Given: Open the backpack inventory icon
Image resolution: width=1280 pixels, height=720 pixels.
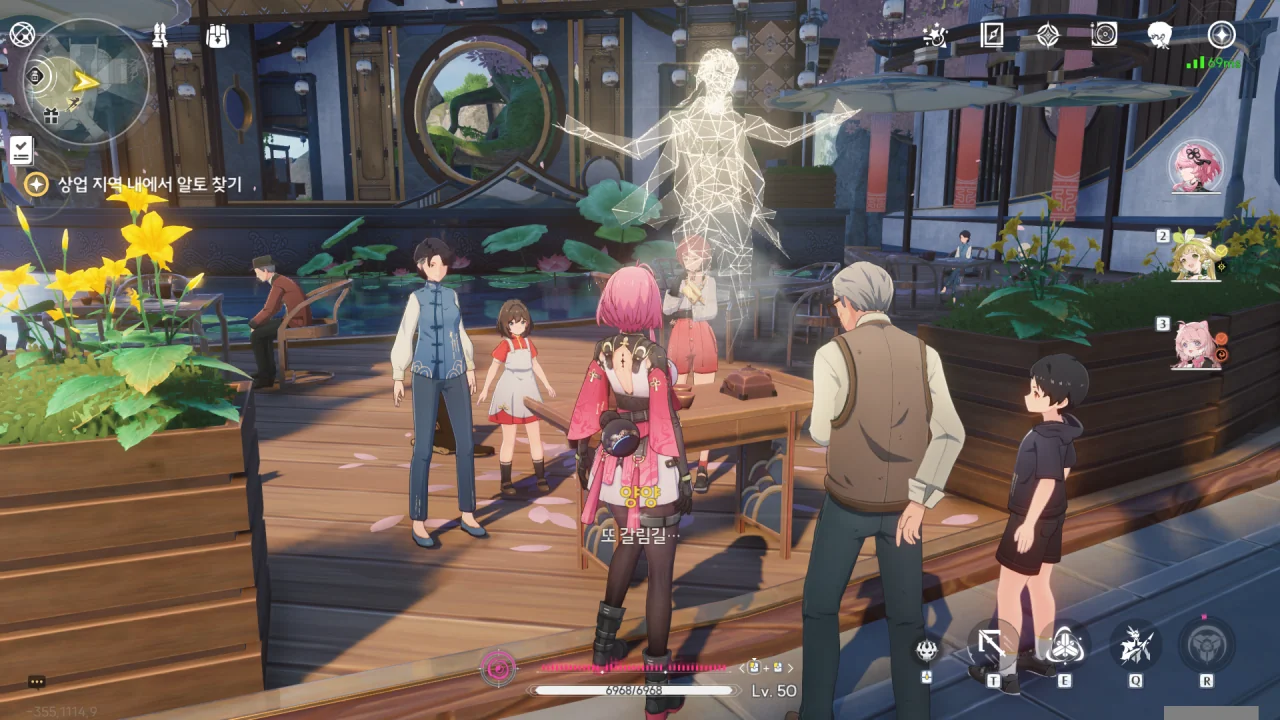Looking at the screenshot, I should 218,36.
